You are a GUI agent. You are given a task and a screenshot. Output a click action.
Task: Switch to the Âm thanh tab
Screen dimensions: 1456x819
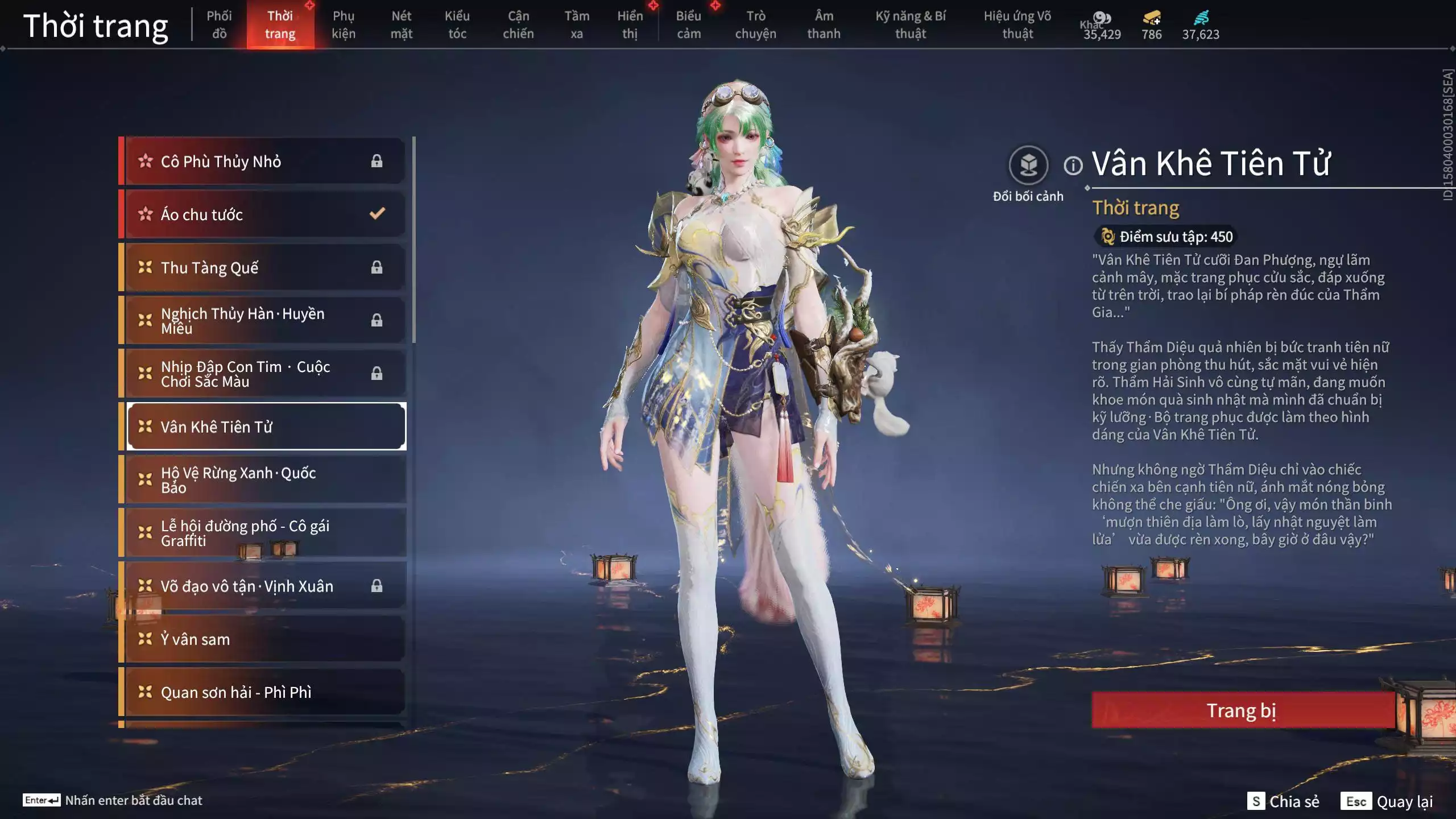click(x=824, y=25)
